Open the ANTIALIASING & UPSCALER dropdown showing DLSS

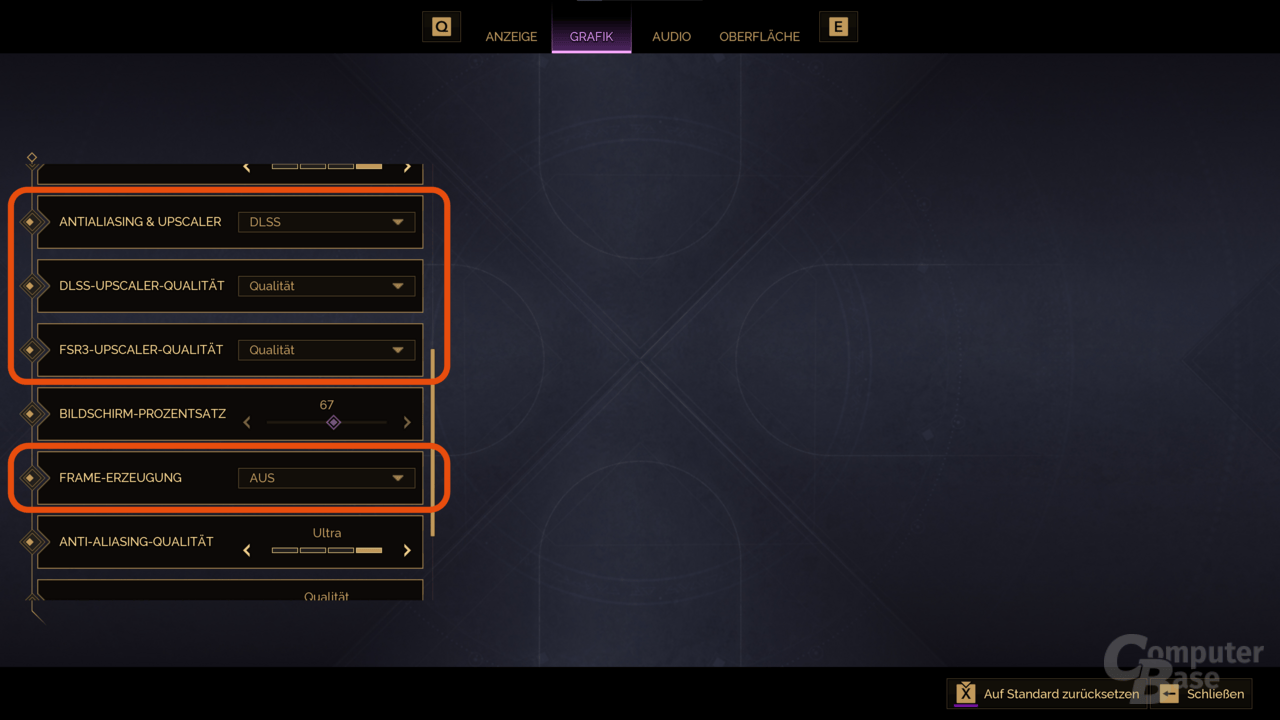click(x=326, y=222)
